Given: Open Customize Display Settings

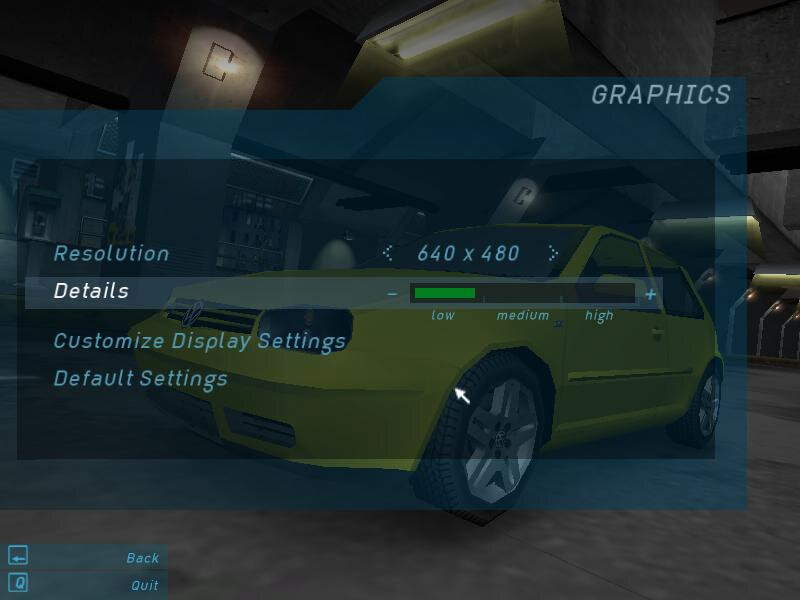Looking at the screenshot, I should click(199, 341).
